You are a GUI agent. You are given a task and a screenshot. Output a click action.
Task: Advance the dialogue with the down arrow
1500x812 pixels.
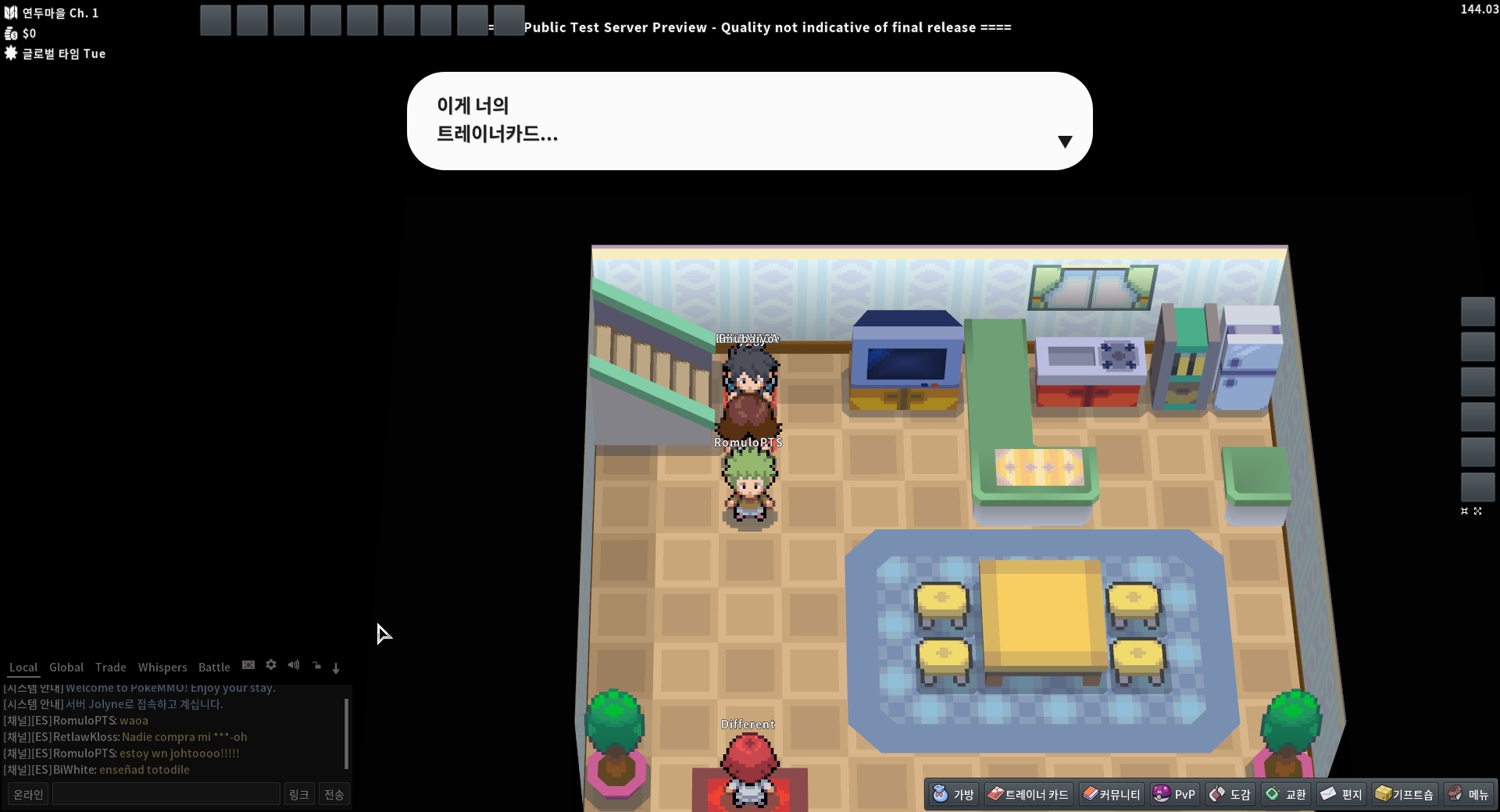[1065, 141]
